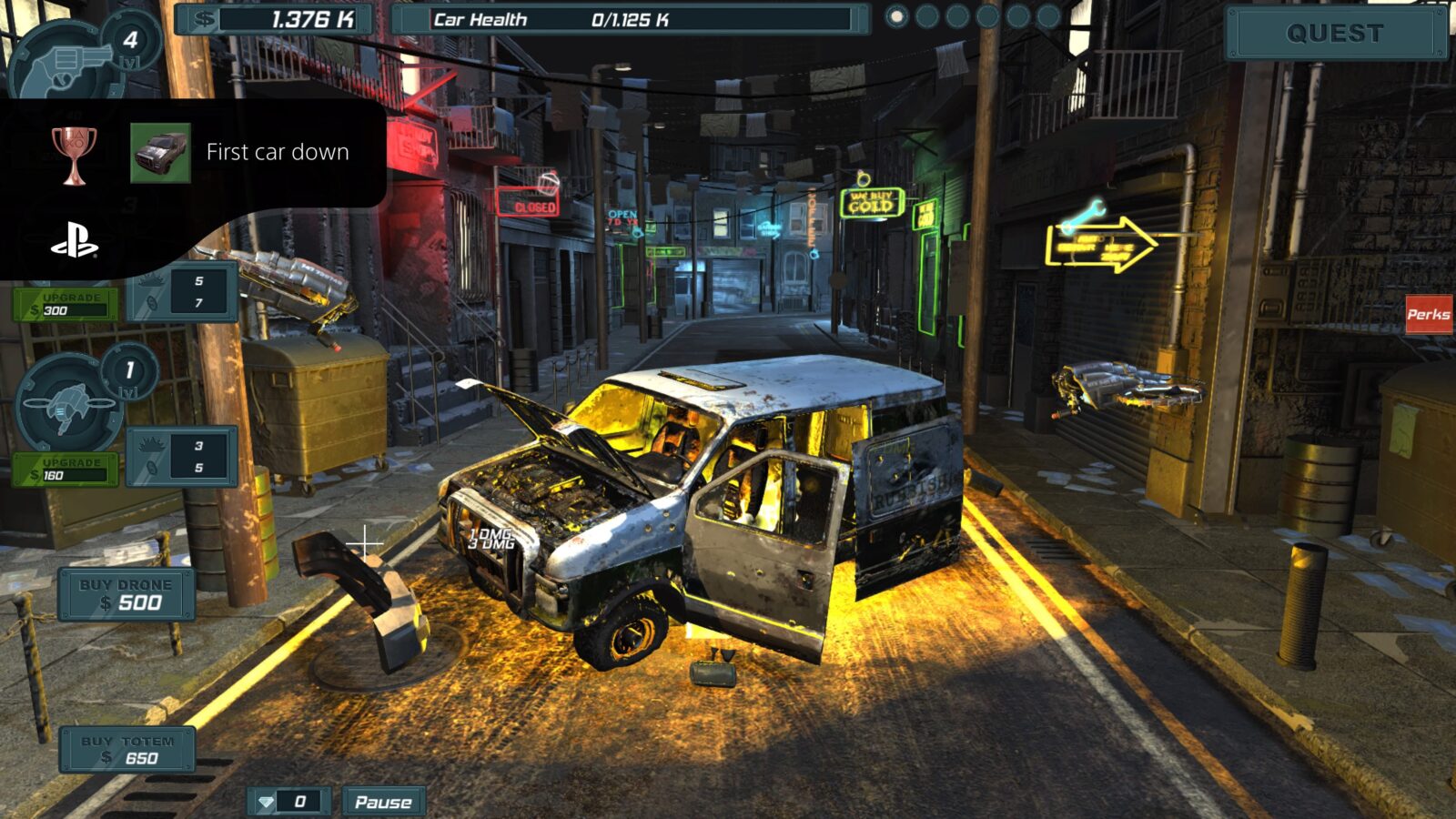Purchase the $300 revolver upgrade
This screenshot has width=1456, height=819.
tap(64, 304)
